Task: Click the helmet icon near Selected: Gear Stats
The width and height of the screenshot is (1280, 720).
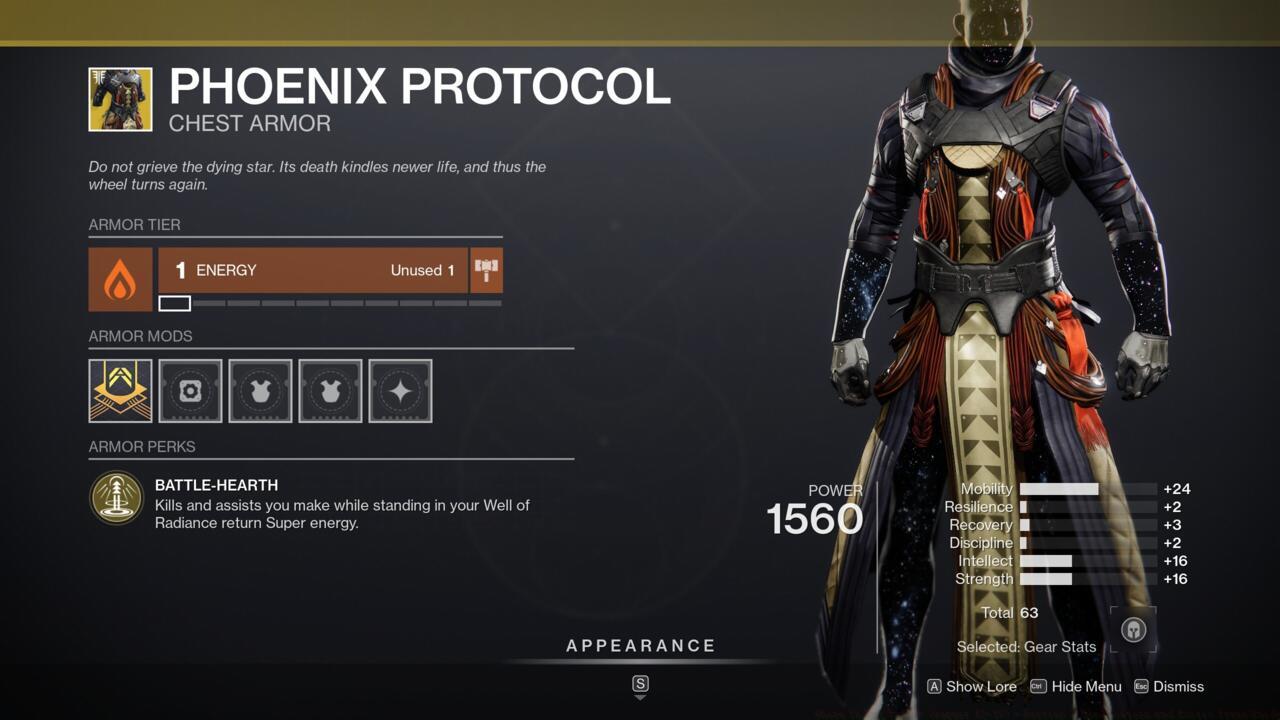Action: 1133,631
